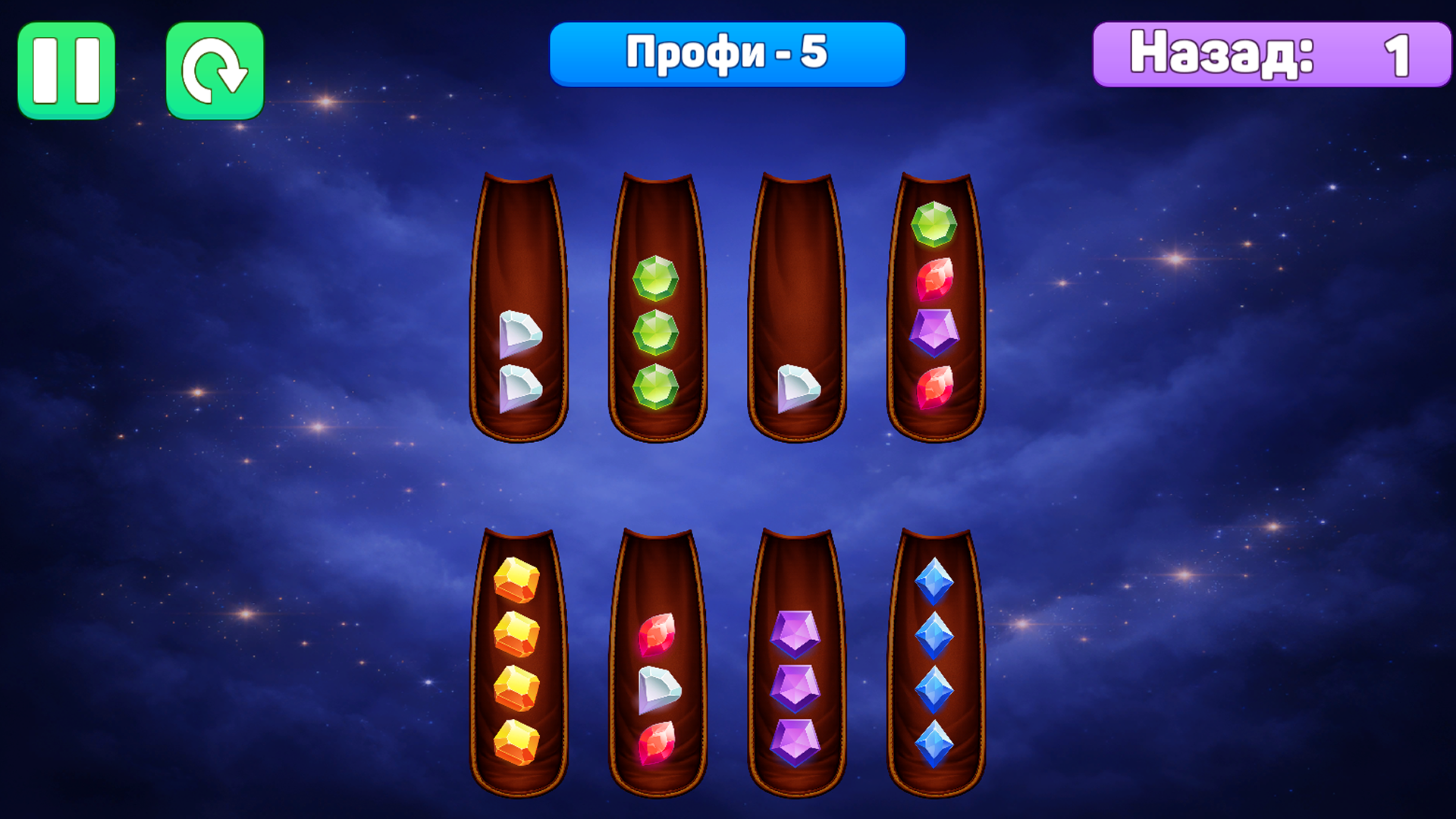Image resolution: width=1456 pixels, height=819 pixels.
Task: Click the Pause button
Action: 67,68
